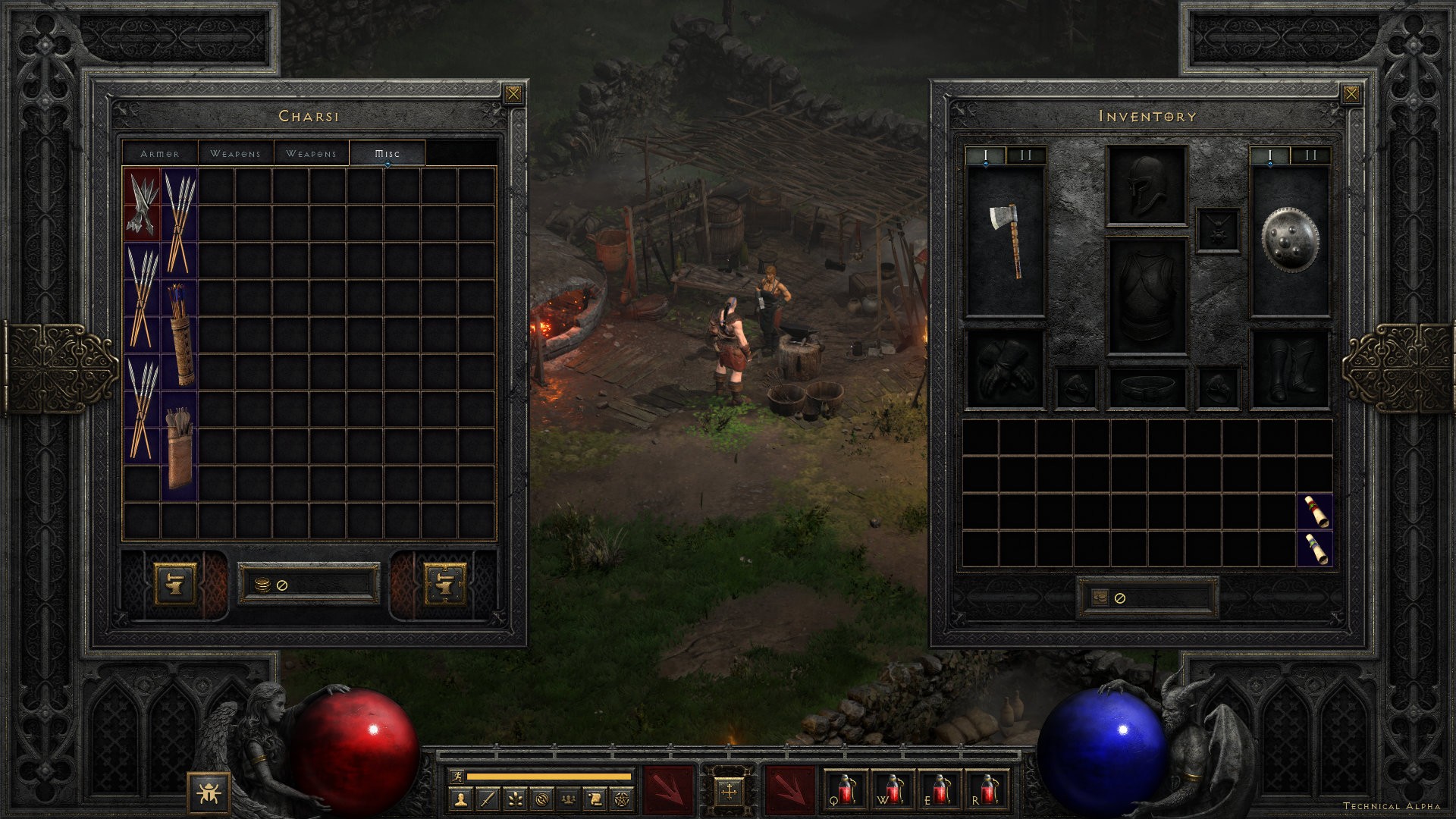The width and height of the screenshot is (1456, 819).
Task: Use the potion in belt slot W
Action: tap(893, 789)
